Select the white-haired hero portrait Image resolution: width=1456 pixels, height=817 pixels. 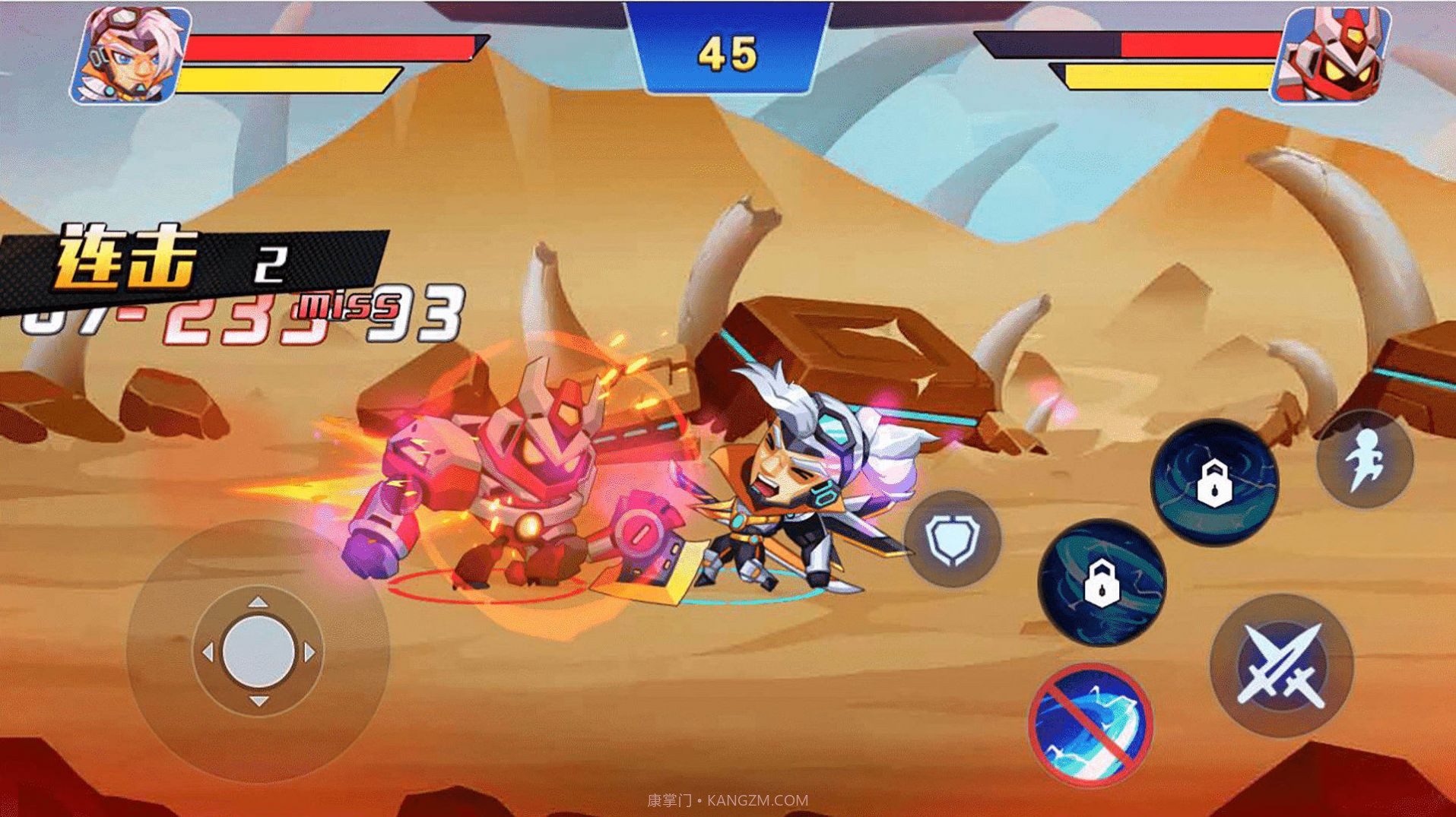(131, 55)
